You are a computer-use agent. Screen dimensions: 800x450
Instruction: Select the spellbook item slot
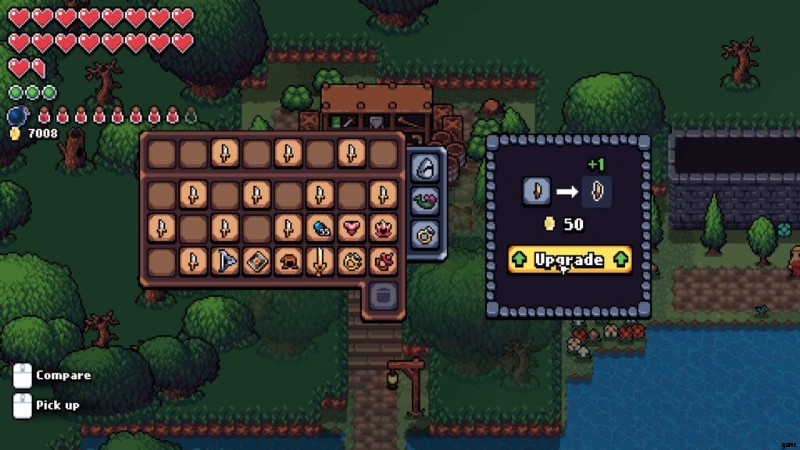pyautogui.click(x=256, y=262)
